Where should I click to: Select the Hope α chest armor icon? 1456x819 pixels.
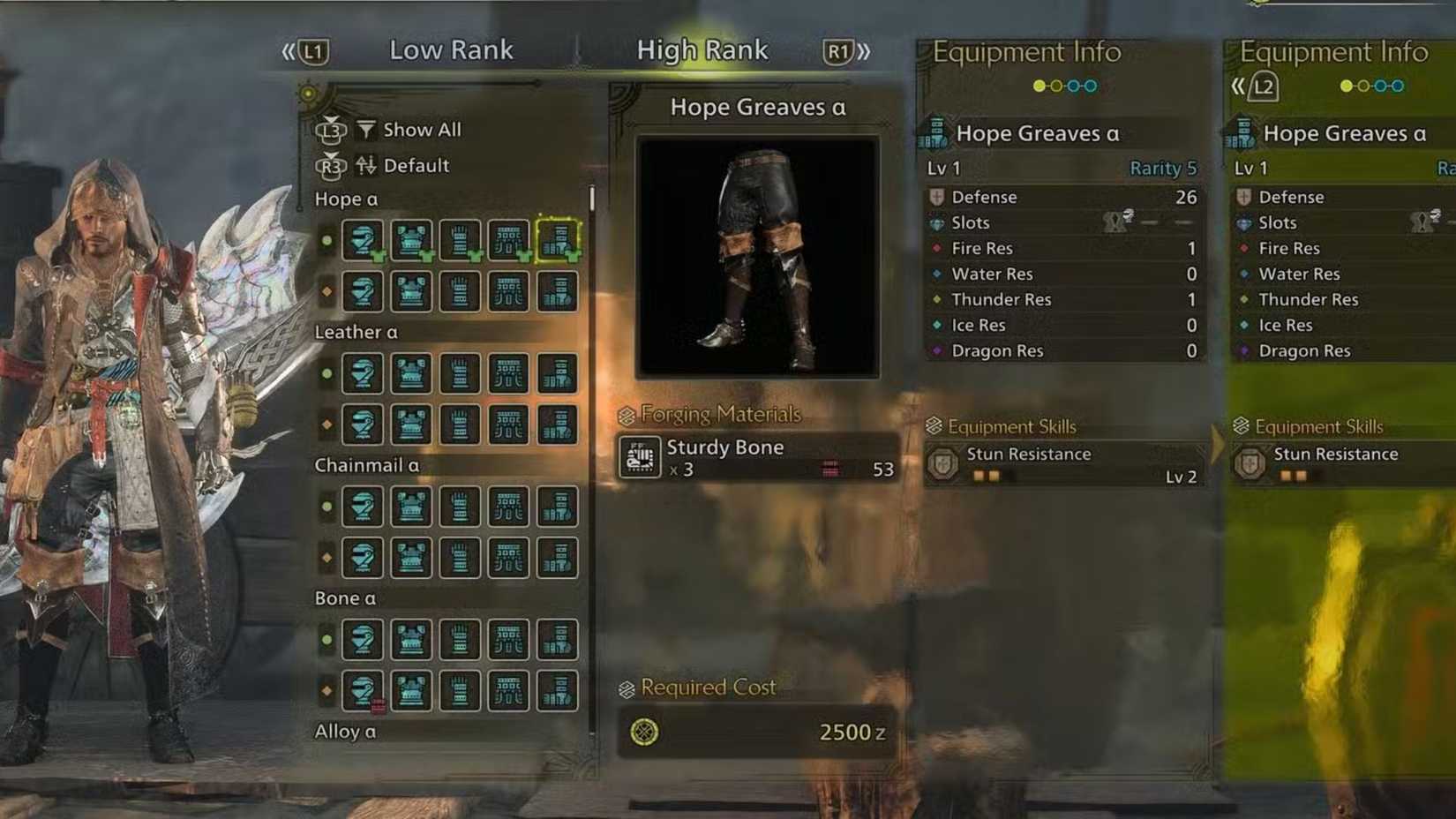point(410,243)
